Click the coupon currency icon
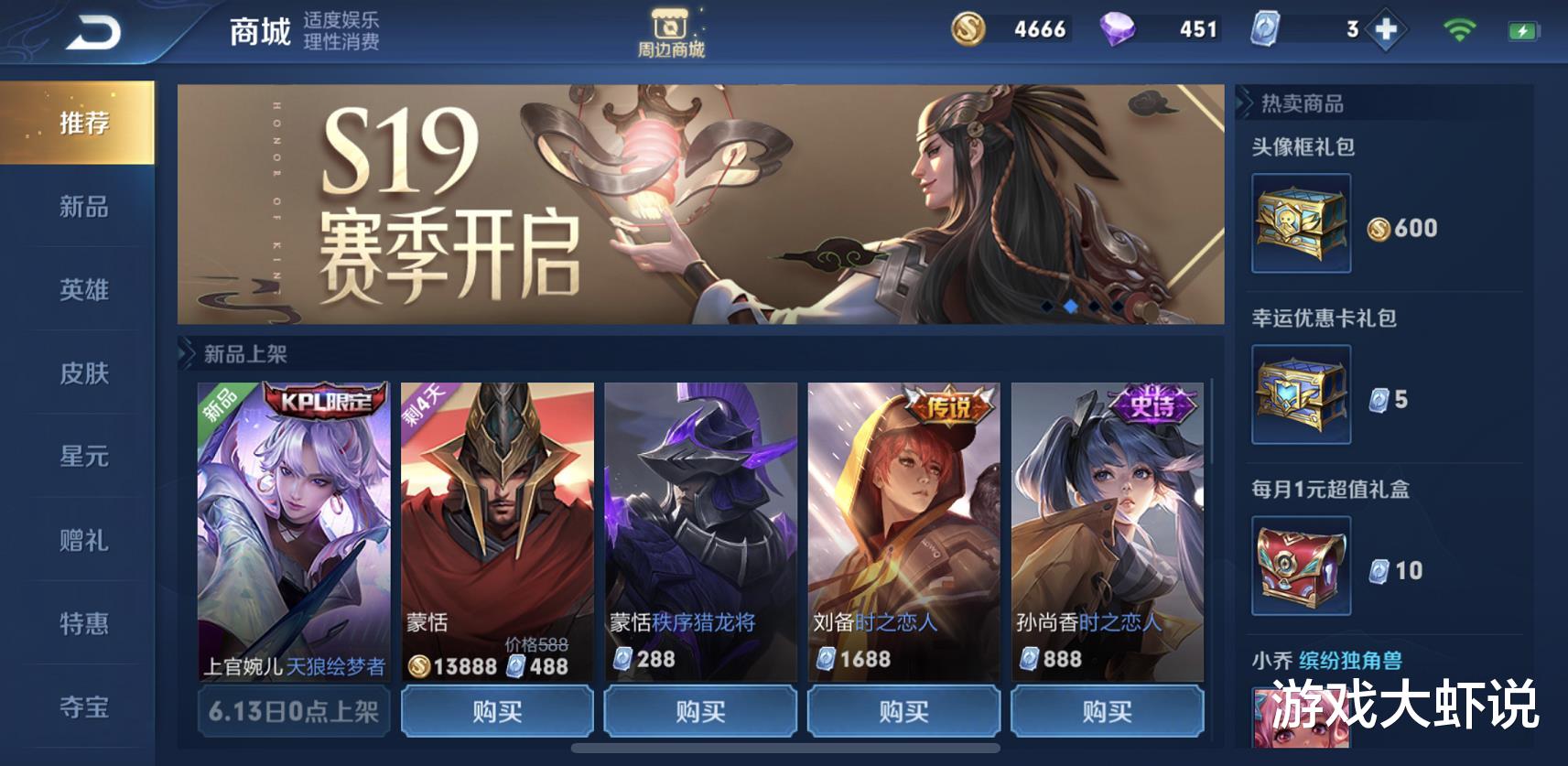Screen dimensions: 1568x766 pos(1266,30)
